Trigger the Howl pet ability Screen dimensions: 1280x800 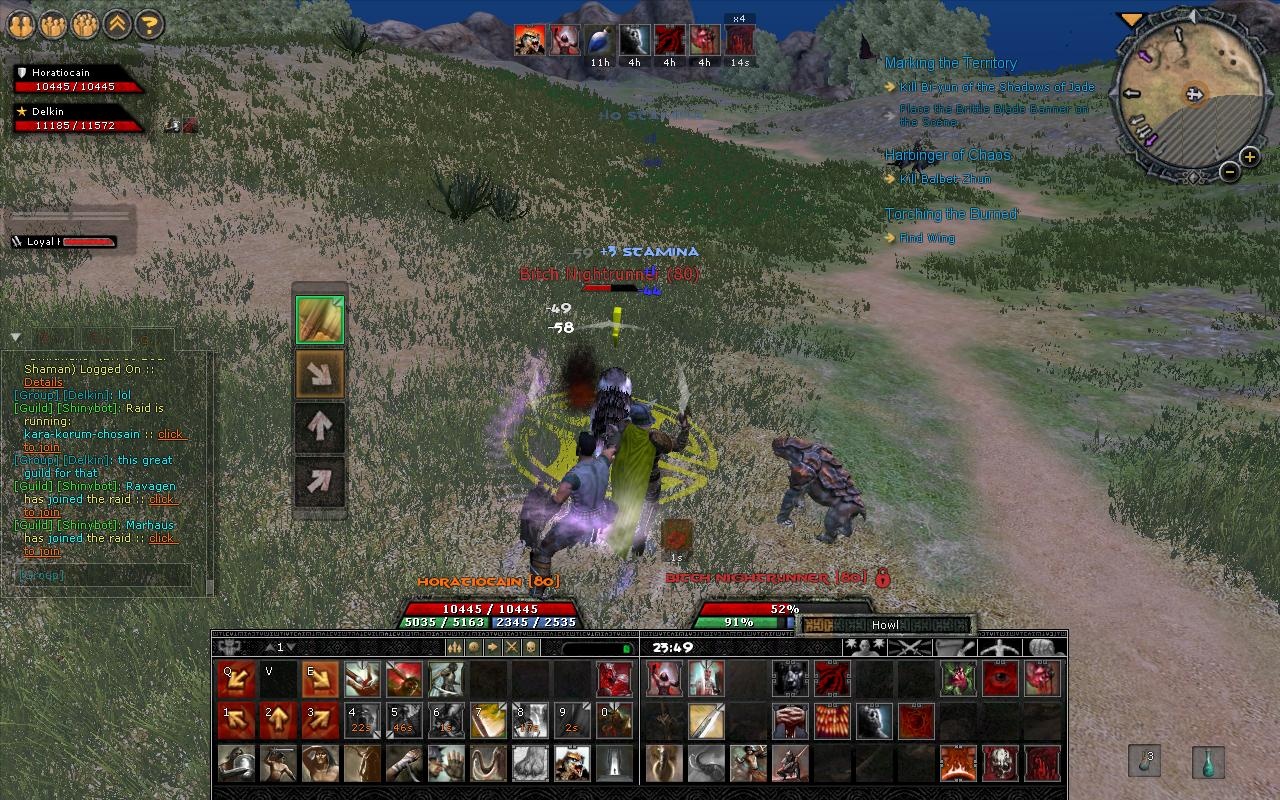883,623
